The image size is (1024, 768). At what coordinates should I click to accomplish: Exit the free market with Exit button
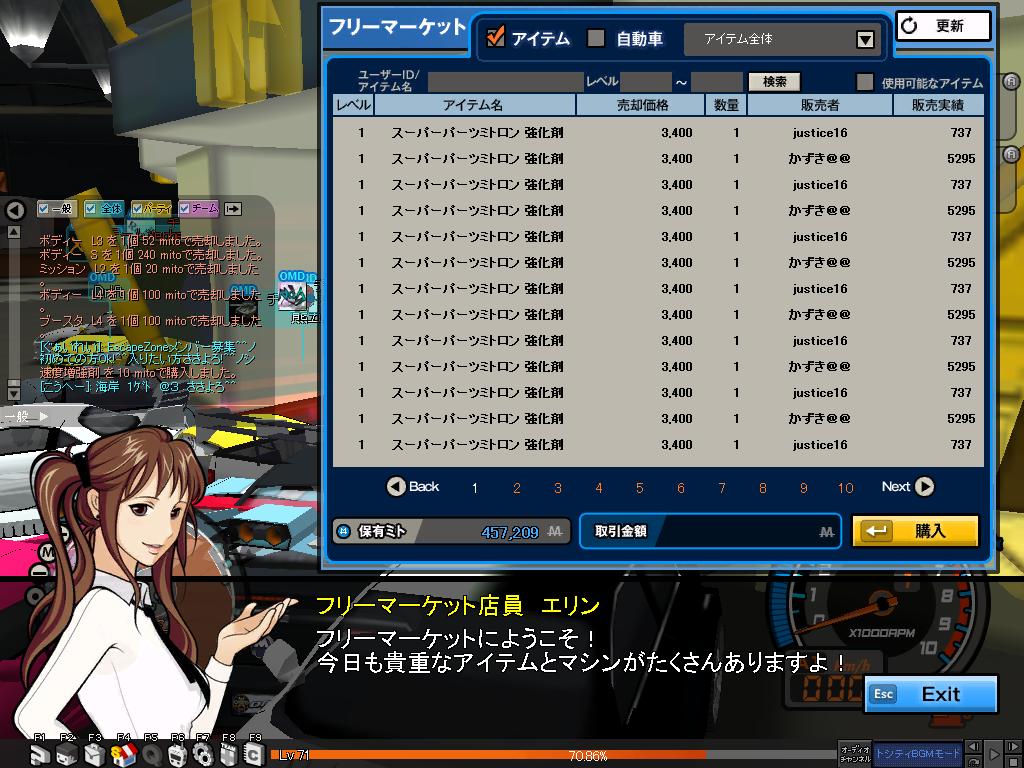pos(931,694)
